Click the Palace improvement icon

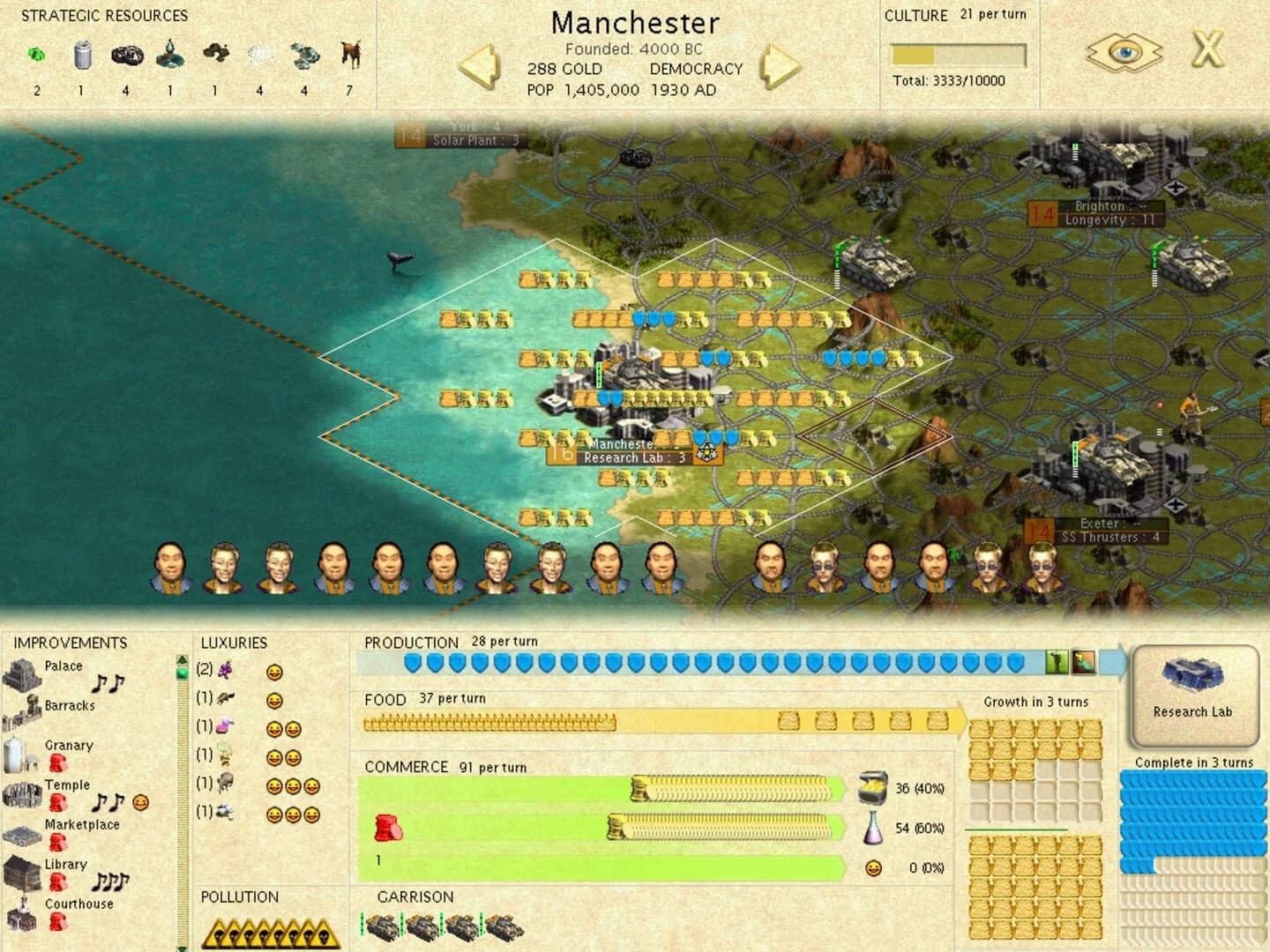coord(22,673)
